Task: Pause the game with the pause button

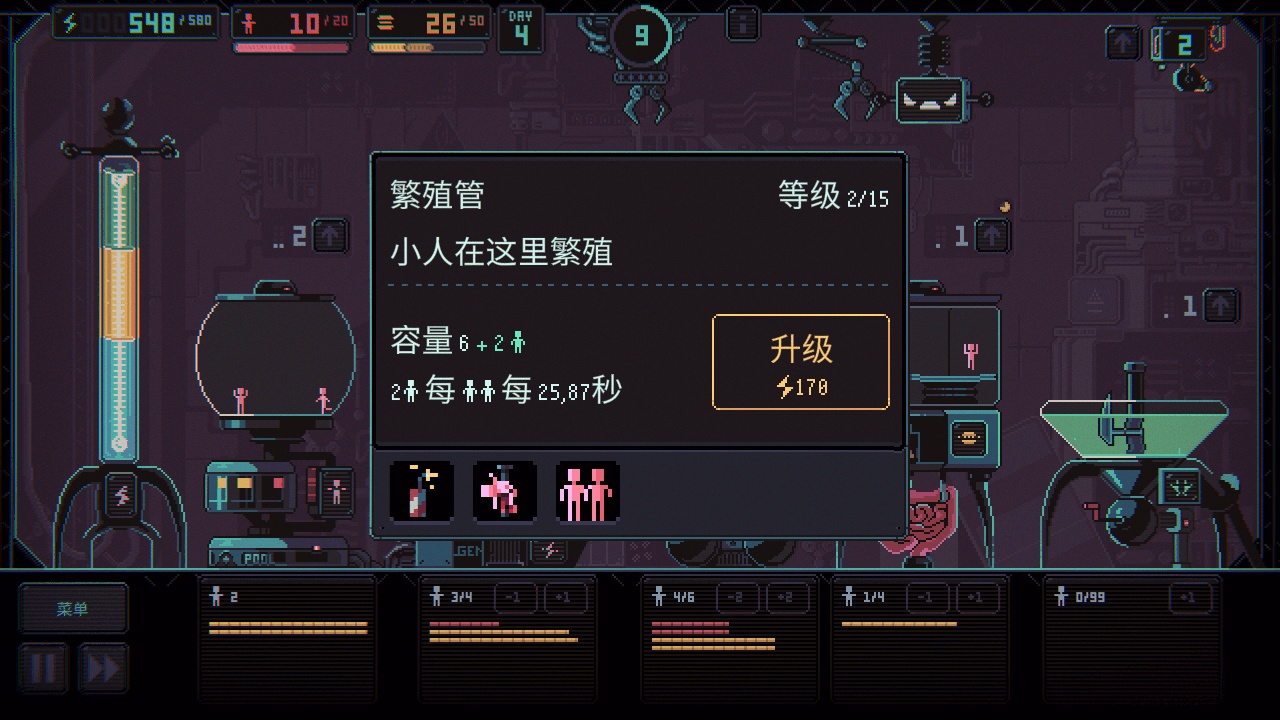Action: point(43,666)
